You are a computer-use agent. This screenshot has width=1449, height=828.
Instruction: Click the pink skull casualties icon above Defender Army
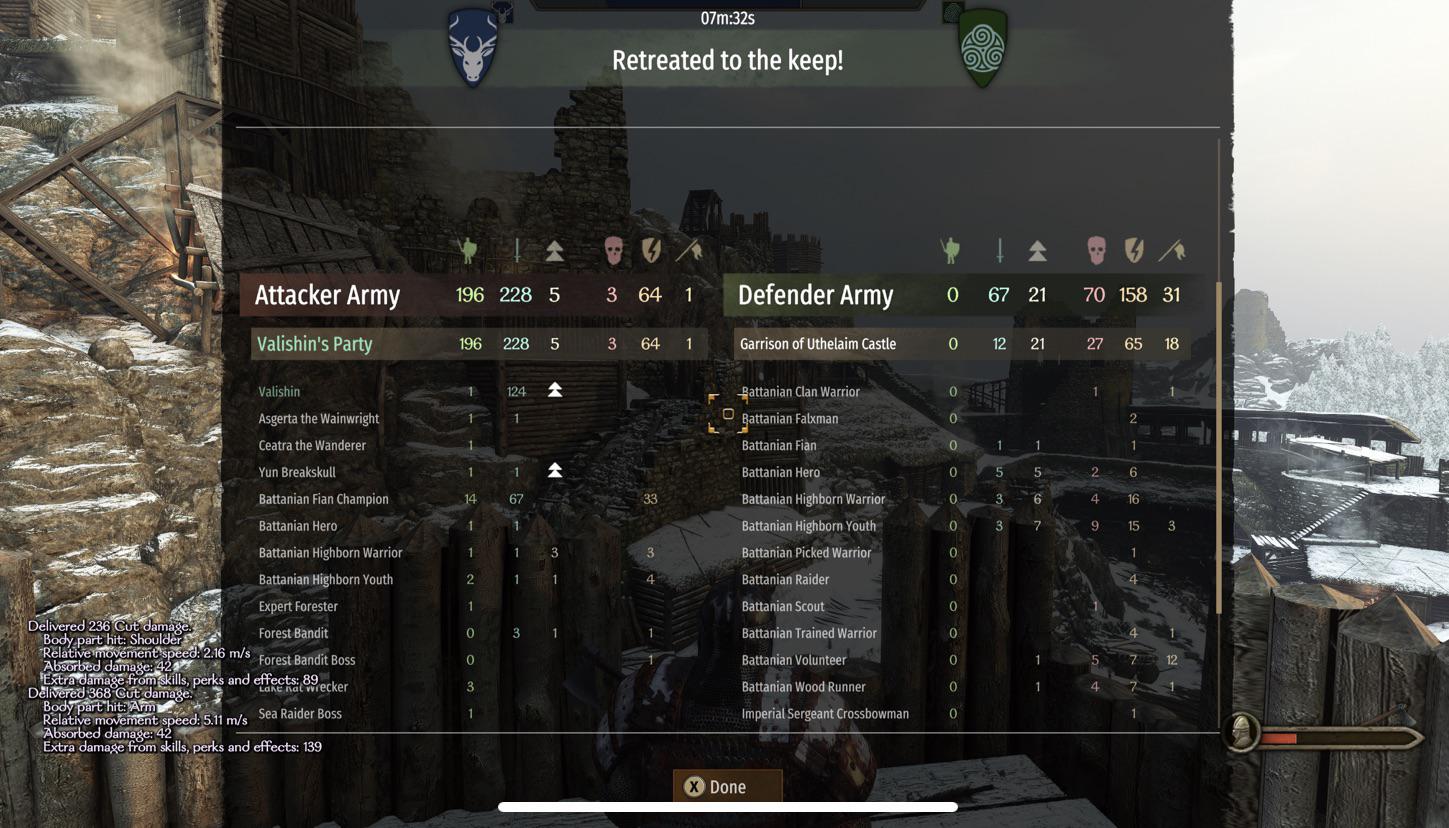pos(1095,250)
